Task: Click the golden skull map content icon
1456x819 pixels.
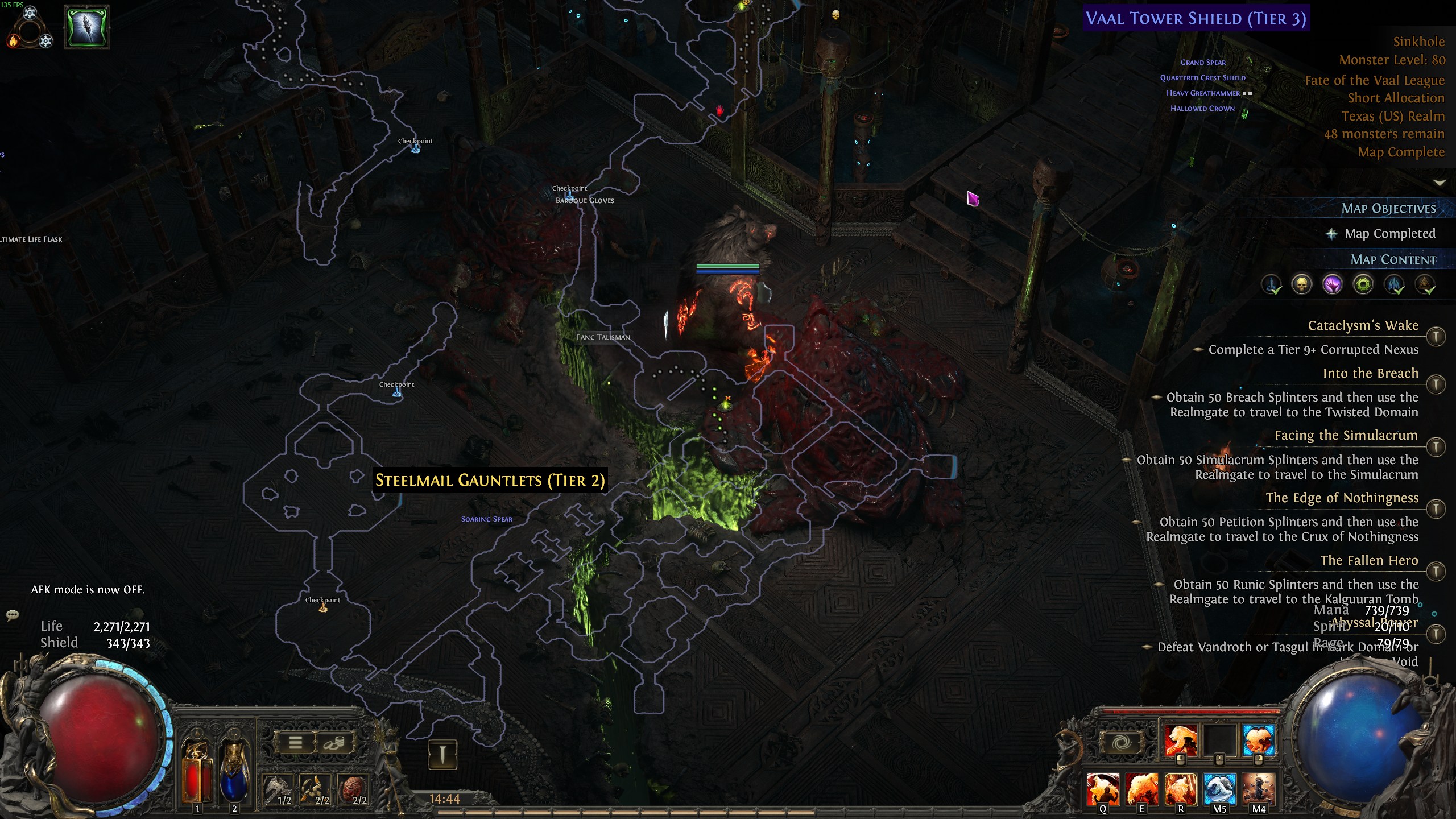Action: point(1301,284)
